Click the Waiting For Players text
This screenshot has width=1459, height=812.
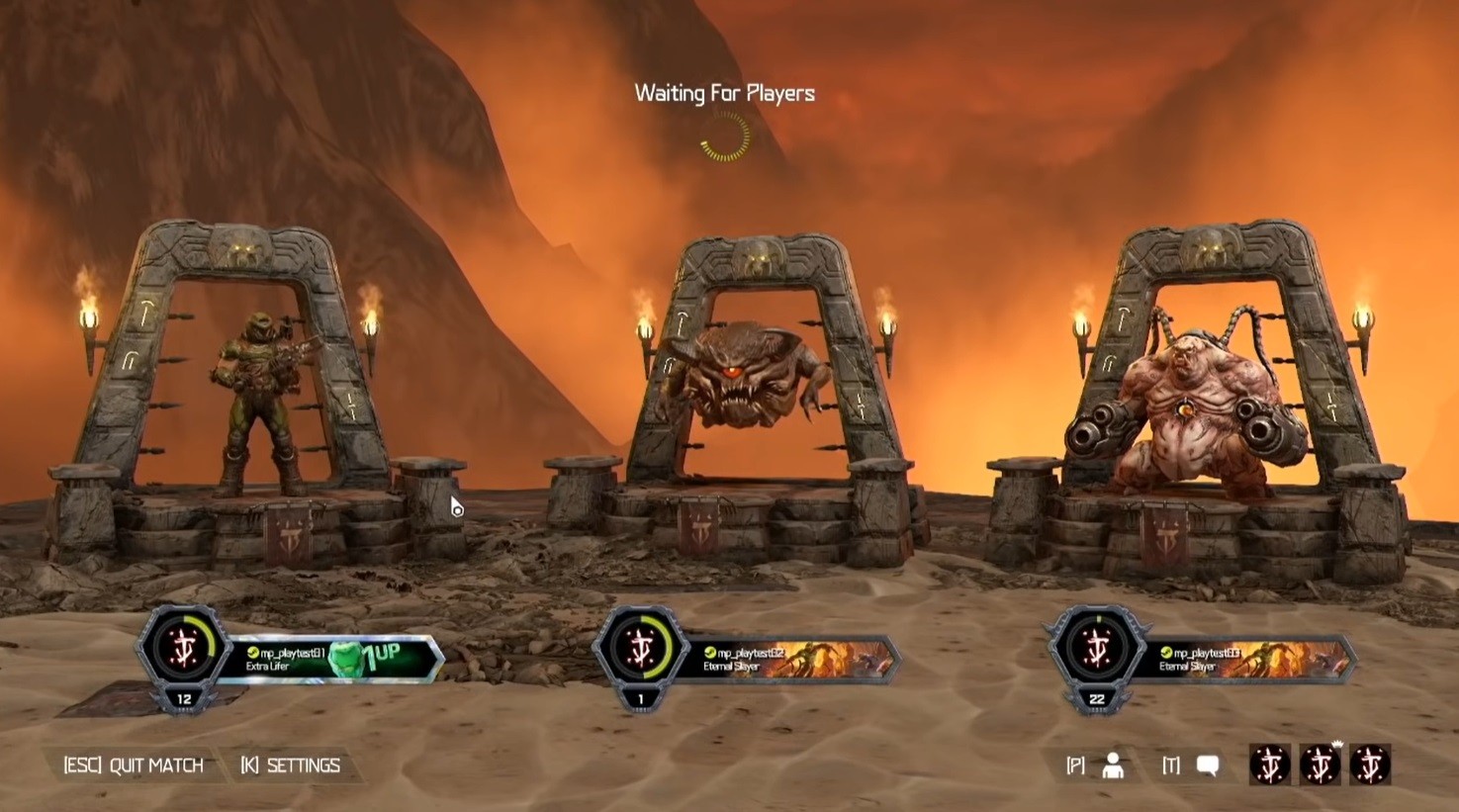[723, 93]
